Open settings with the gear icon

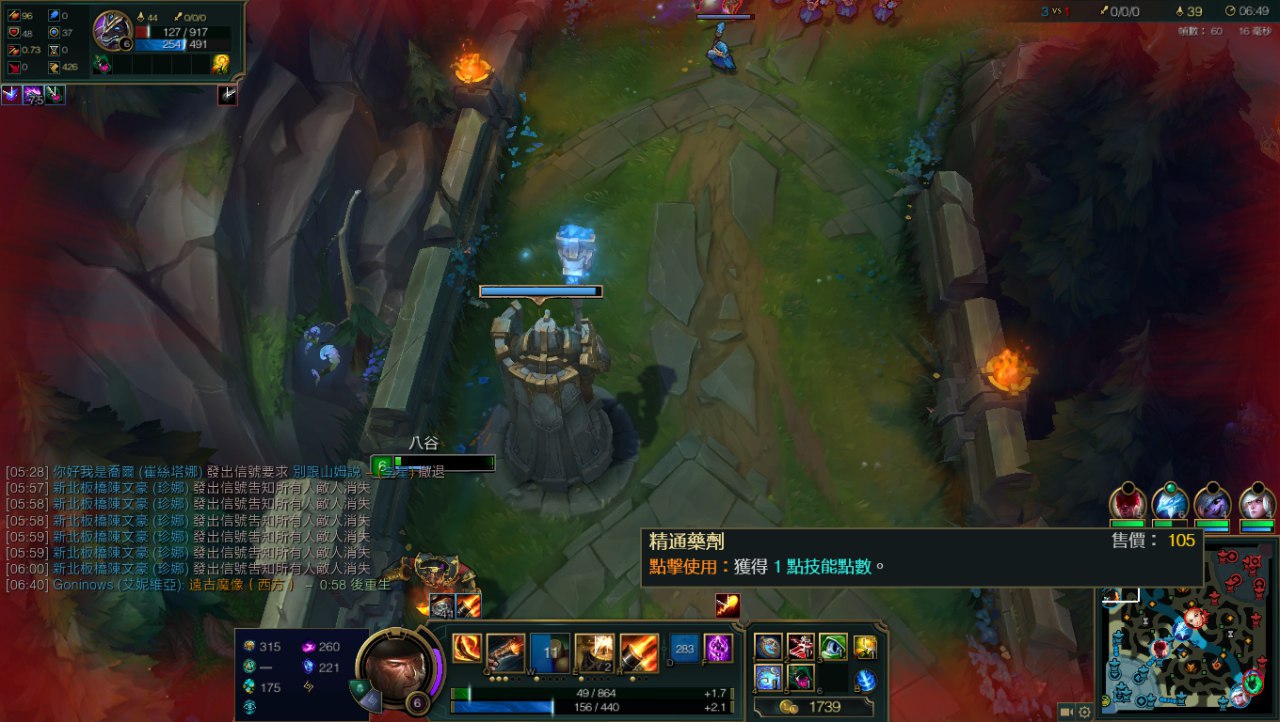point(1085,712)
